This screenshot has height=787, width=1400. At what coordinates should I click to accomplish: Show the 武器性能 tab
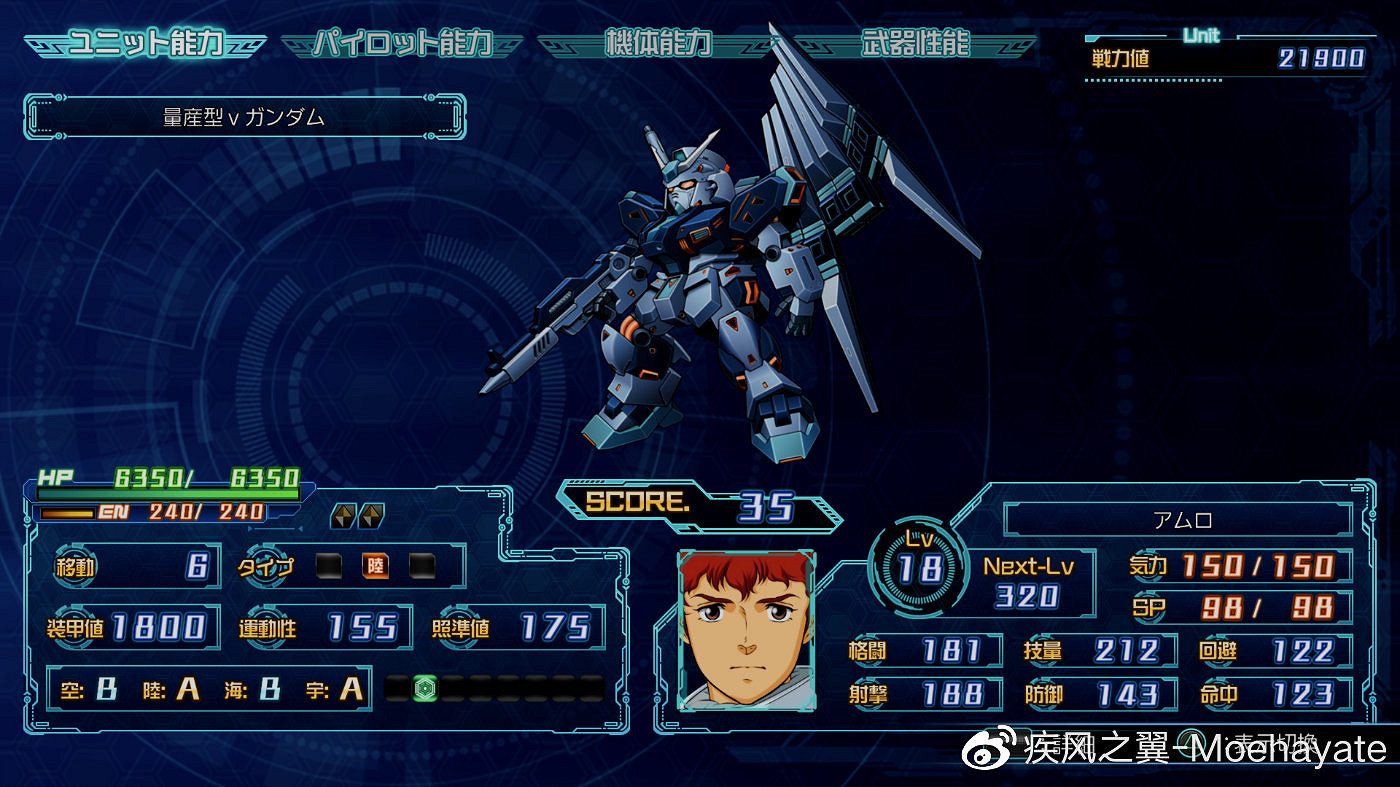click(915, 44)
